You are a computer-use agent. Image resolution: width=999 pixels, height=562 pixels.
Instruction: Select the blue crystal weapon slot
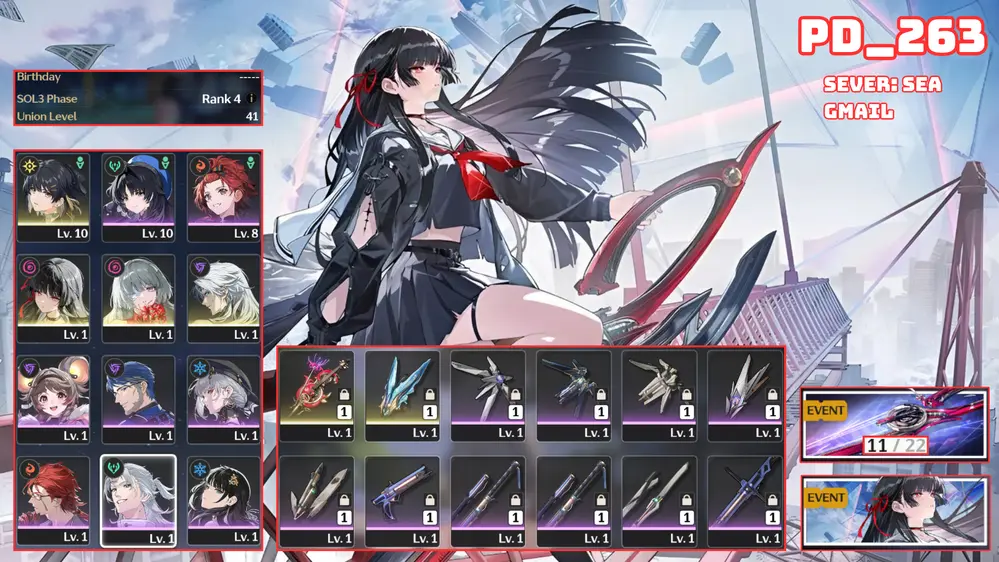[x=402, y=395]
